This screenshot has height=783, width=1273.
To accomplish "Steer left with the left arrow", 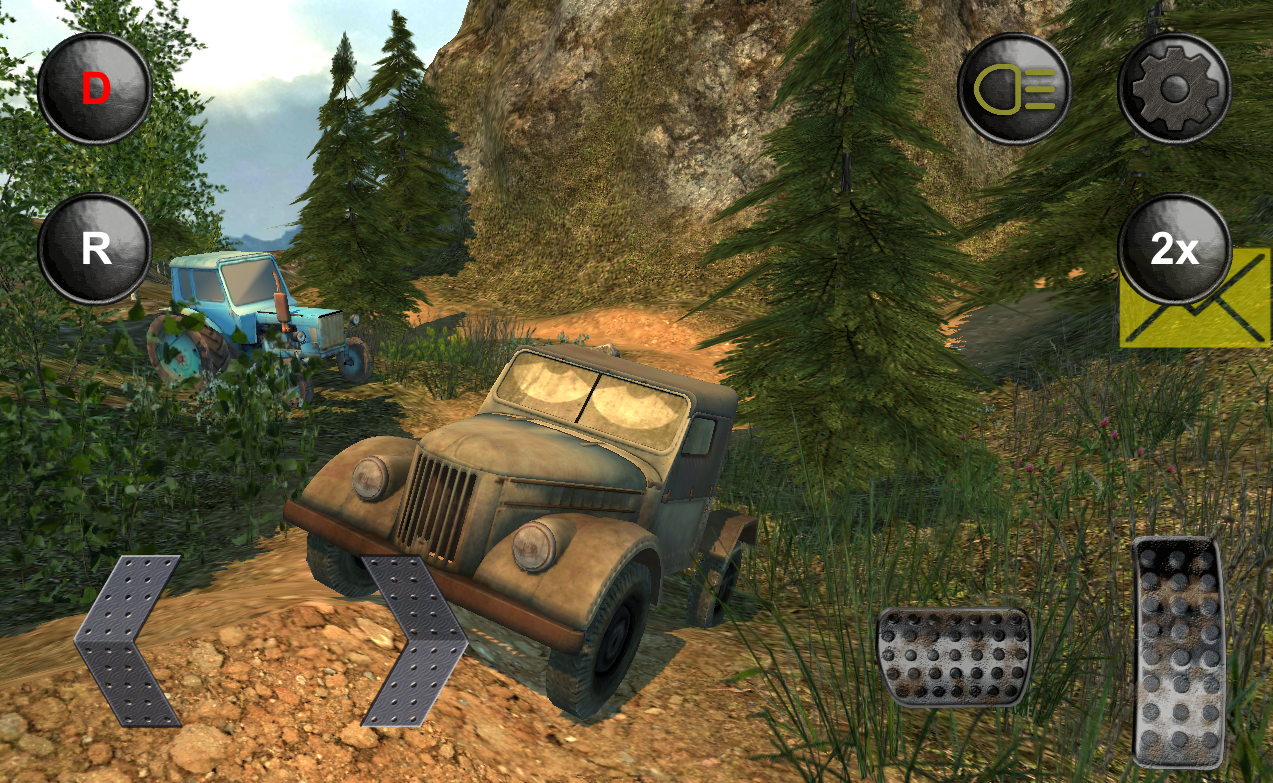I will (x=127, y=640).
